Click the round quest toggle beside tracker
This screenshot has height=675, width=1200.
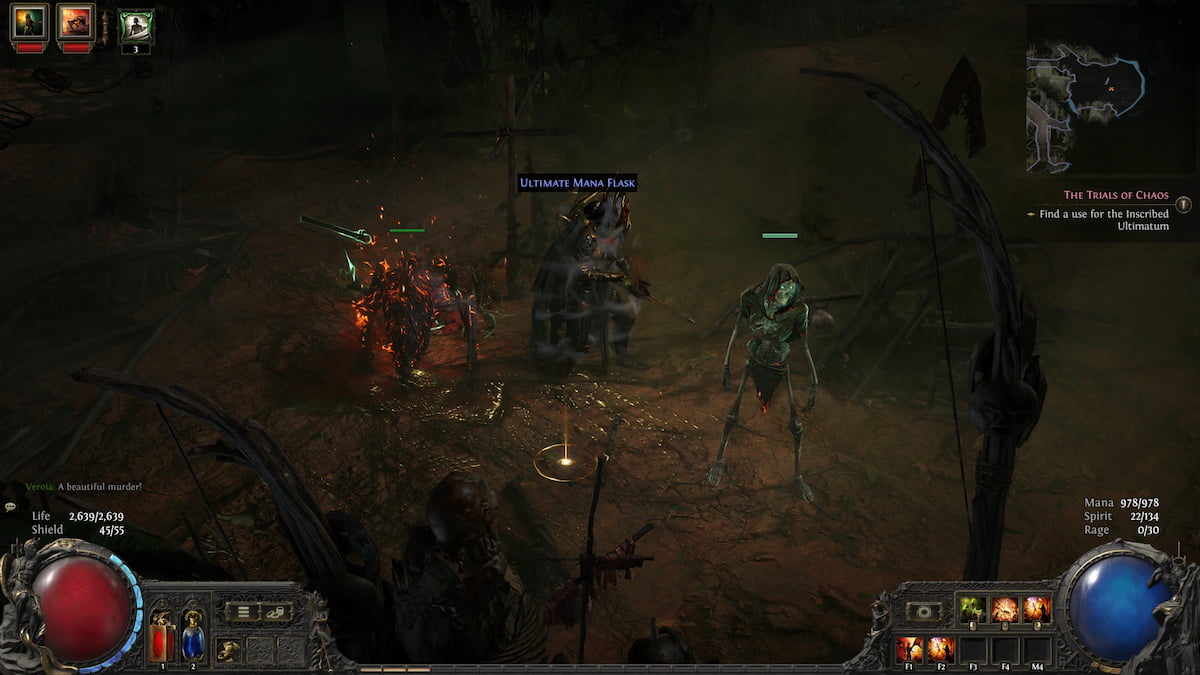pos(1183,204)
